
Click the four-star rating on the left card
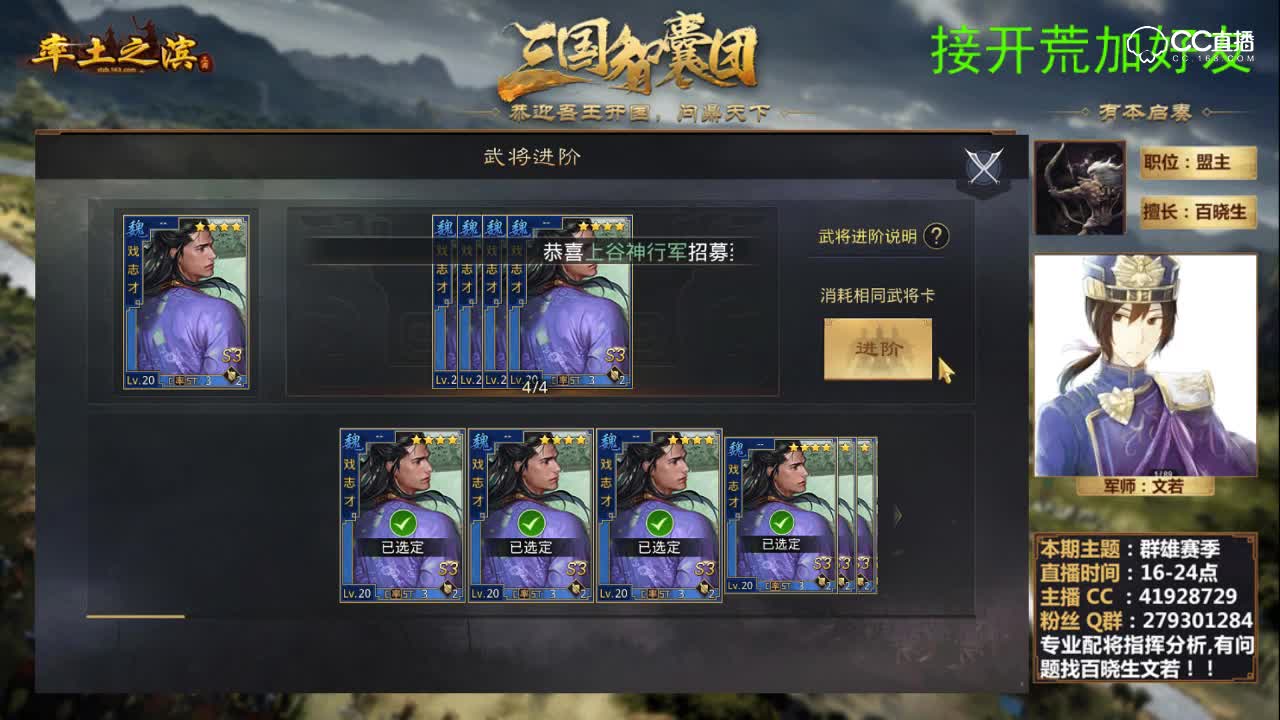[218, 225]
